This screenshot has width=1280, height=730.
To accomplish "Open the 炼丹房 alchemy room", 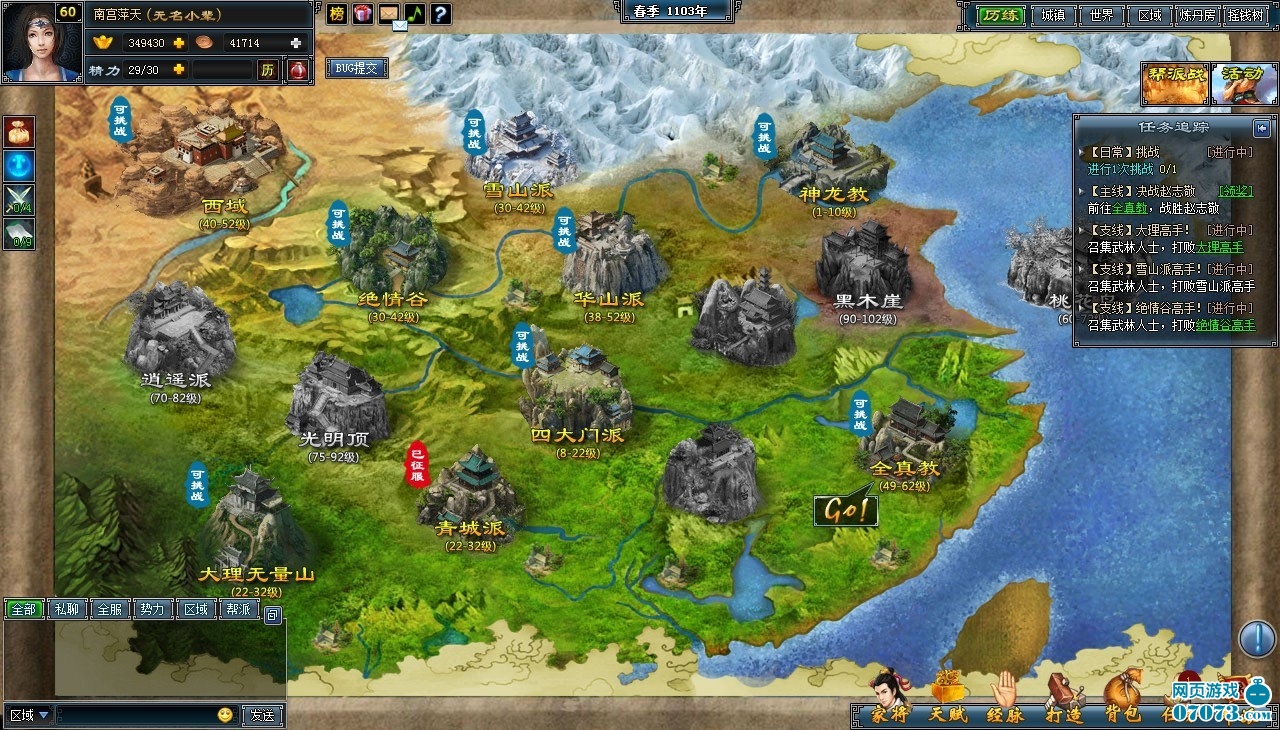I will 1196,15.
